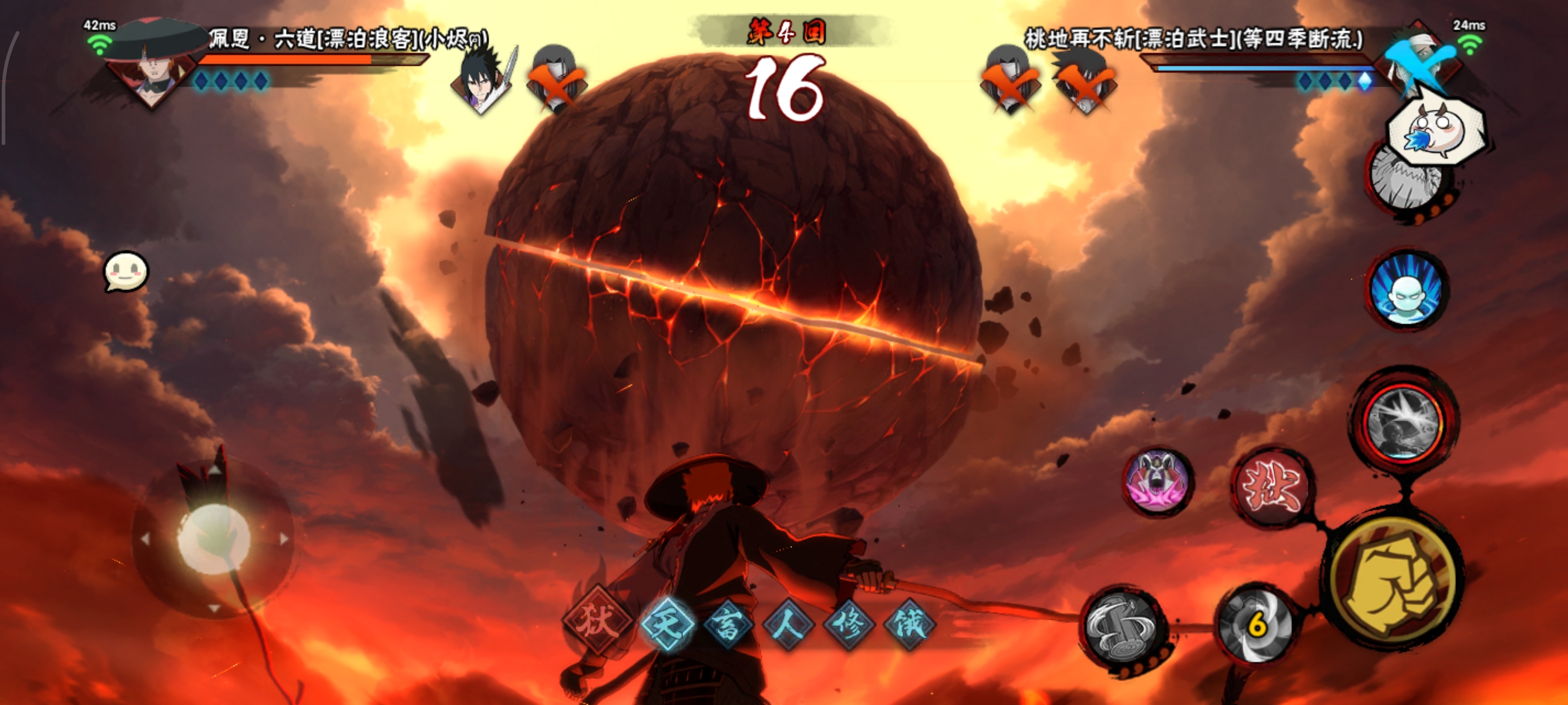This screenshot has height=705, width=1568.
Task: Activate the round red 狱 skill button
Action: coord(1272,487)
